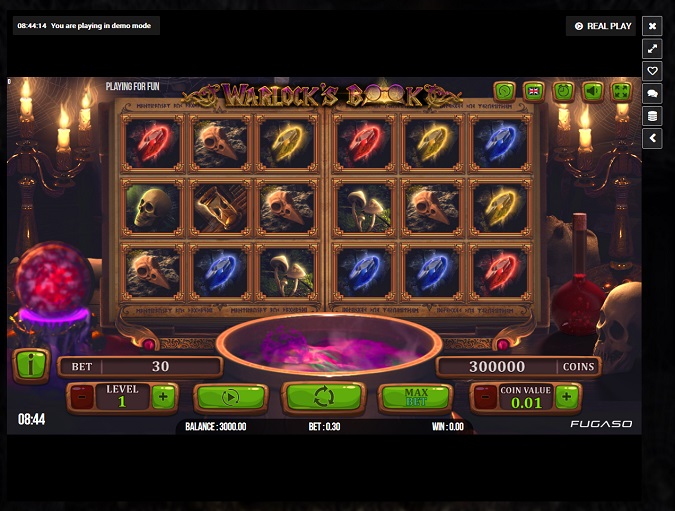Increase the bet level with plus
The height and width of the screenshot is (511, 675).
[164, 397]
